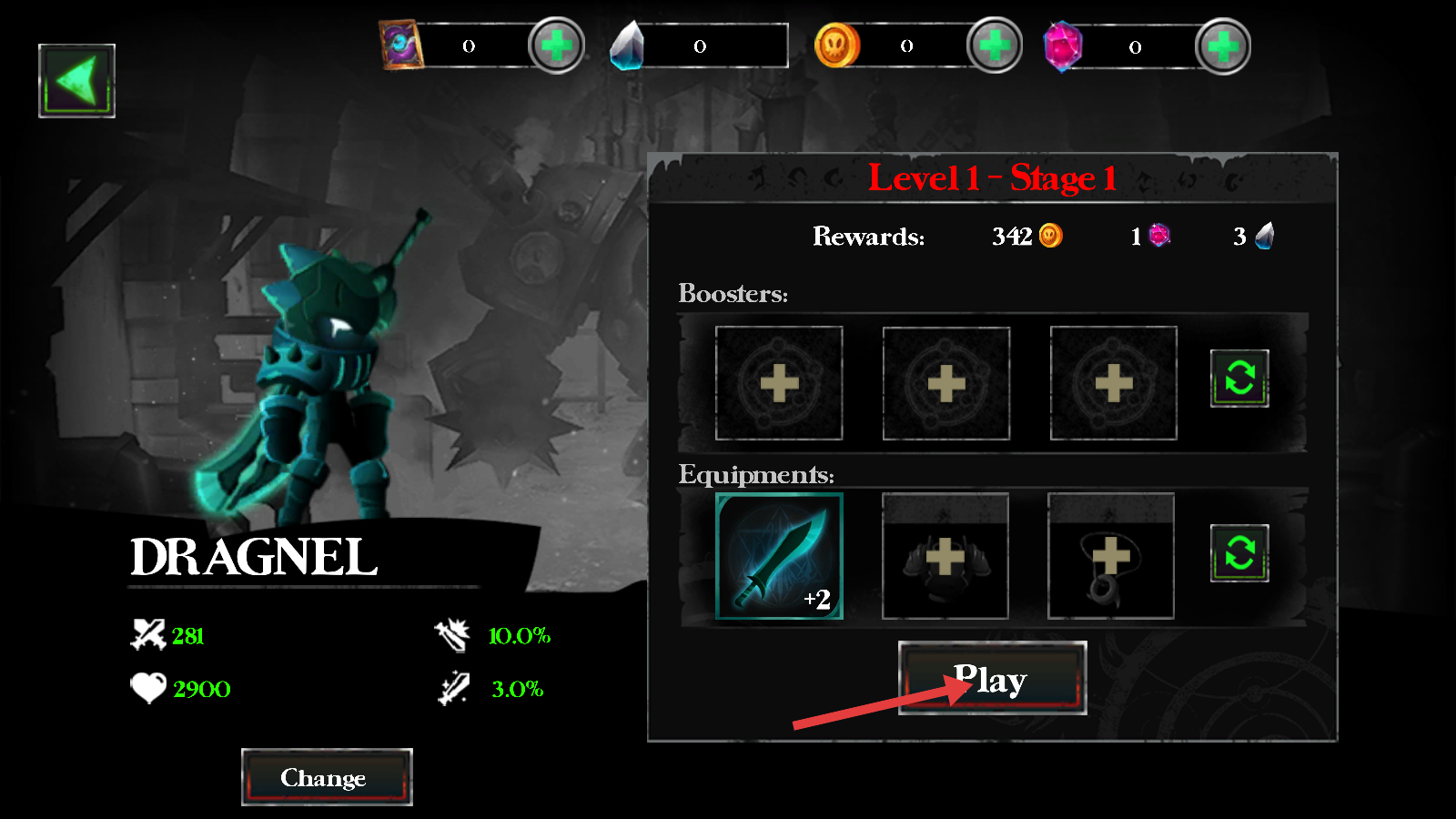Add armor in the empty armor slot
This screenshot has width=1456, height=819.
[945, 556]
